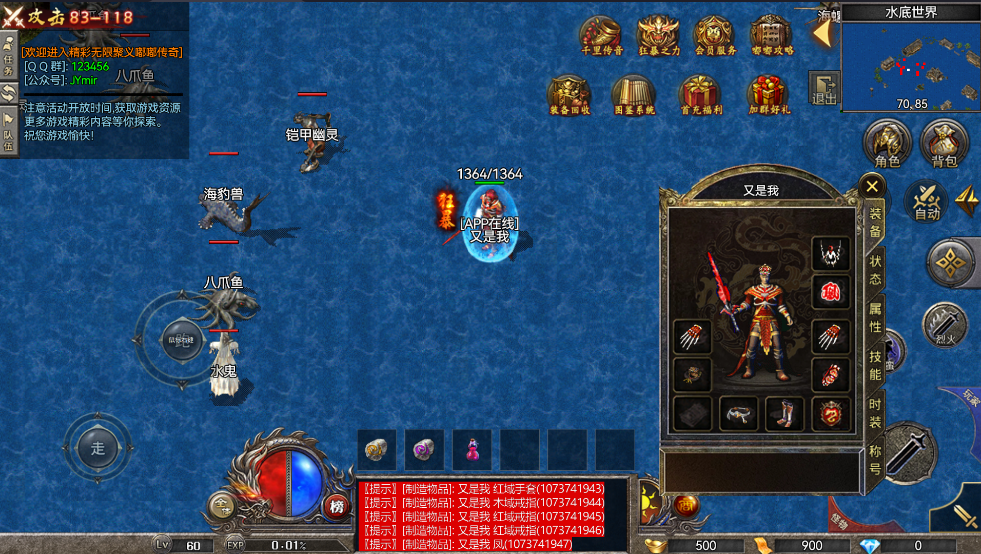Switch to the 技能 skills tab
This screenshot has height=554, width=981.
(x=875, y=364)
